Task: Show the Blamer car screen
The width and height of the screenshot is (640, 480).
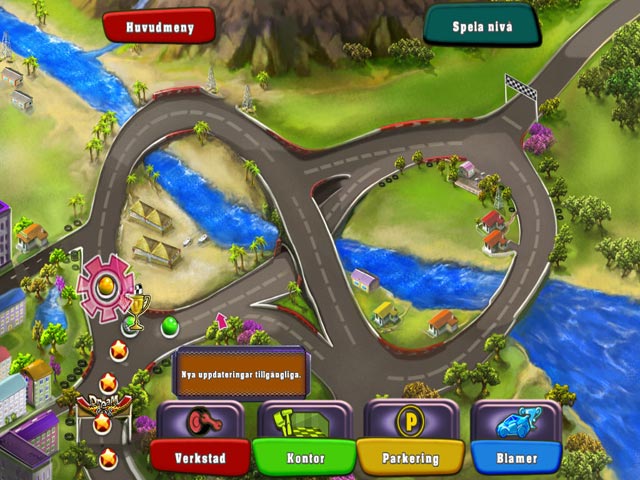Action: point(516,457)
